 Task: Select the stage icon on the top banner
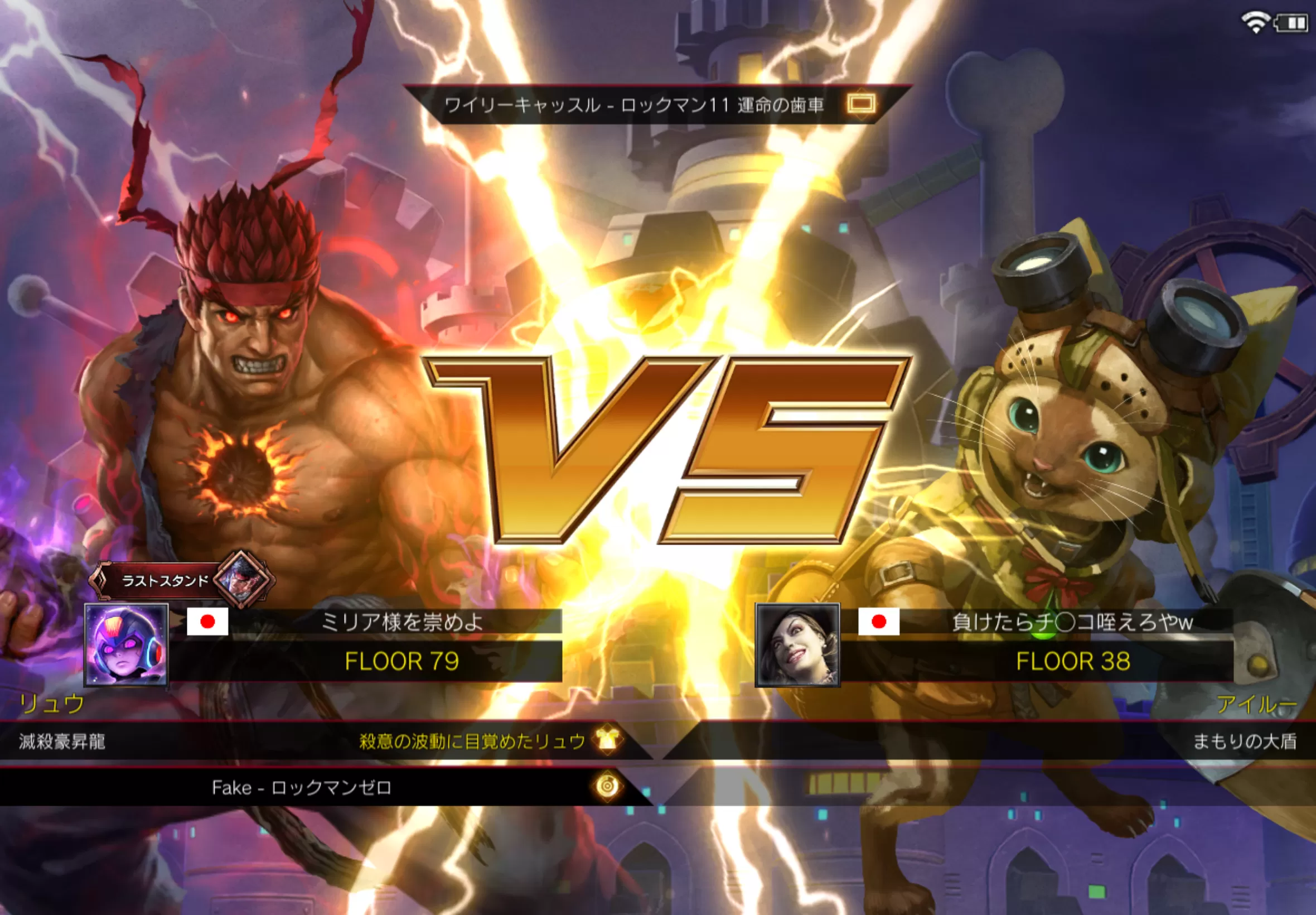(860, 104)
